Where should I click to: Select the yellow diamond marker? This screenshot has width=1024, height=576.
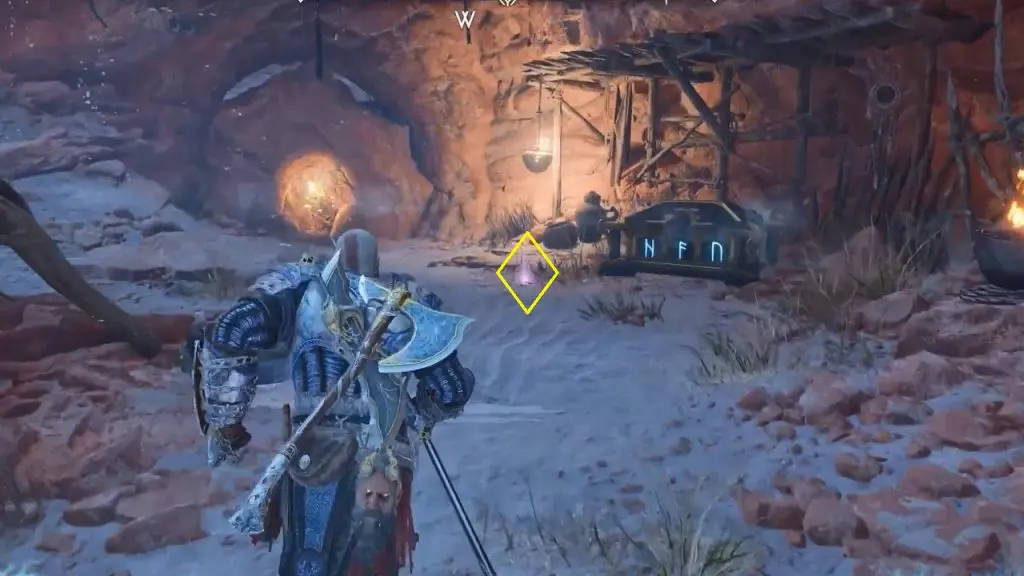pos(527,272)
